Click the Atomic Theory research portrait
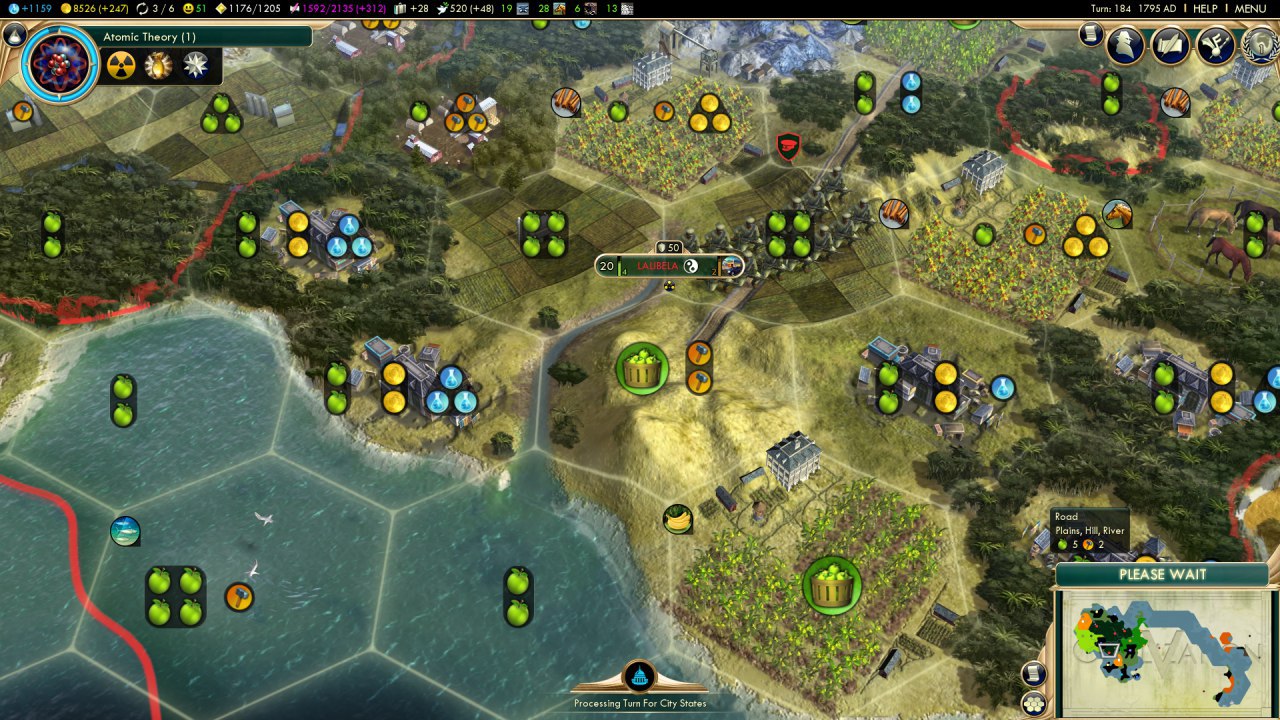Viewport: 1280px width, 720px height. (x=59, y=64)
